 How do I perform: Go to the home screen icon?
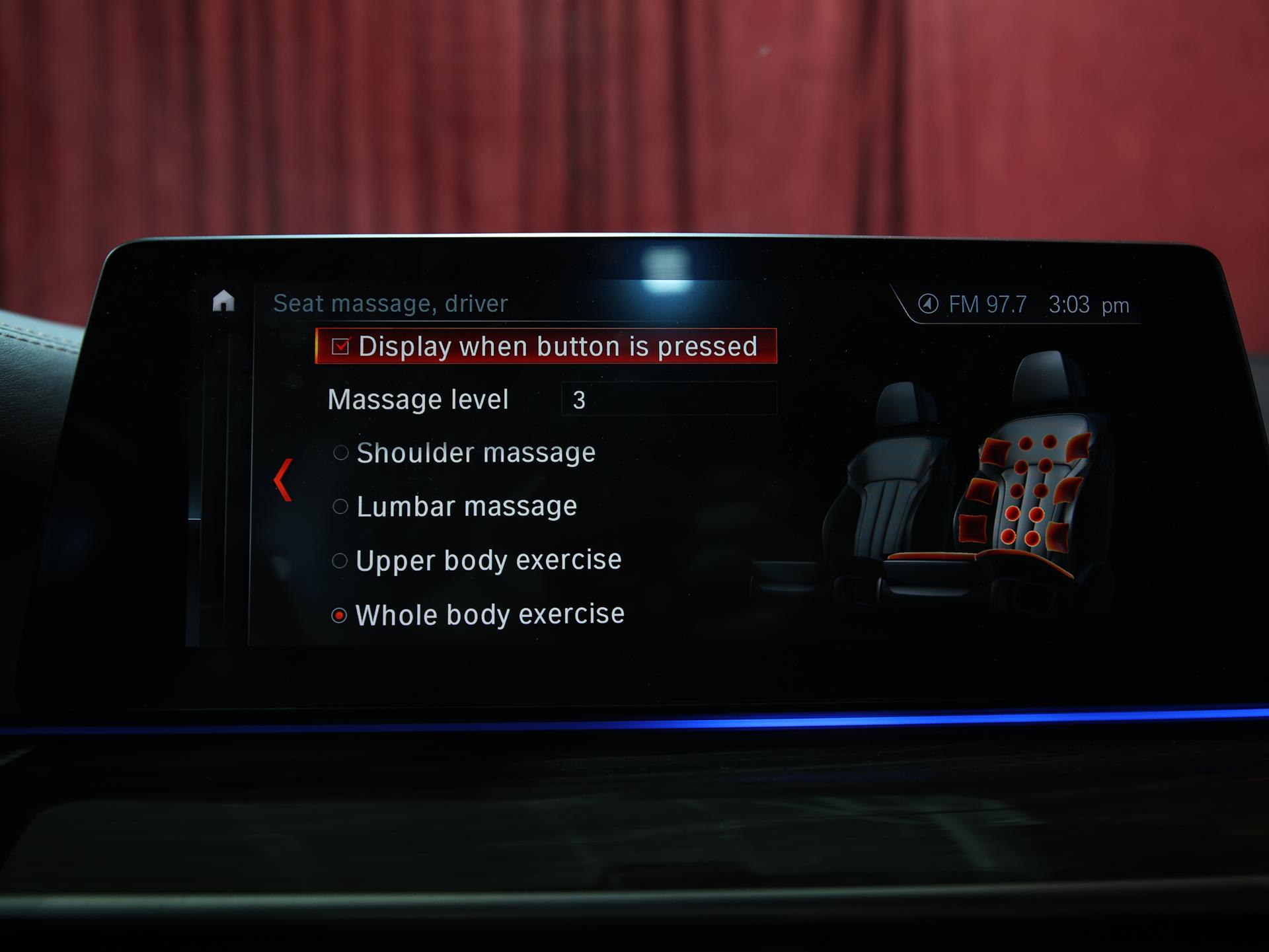click(223, 301)
